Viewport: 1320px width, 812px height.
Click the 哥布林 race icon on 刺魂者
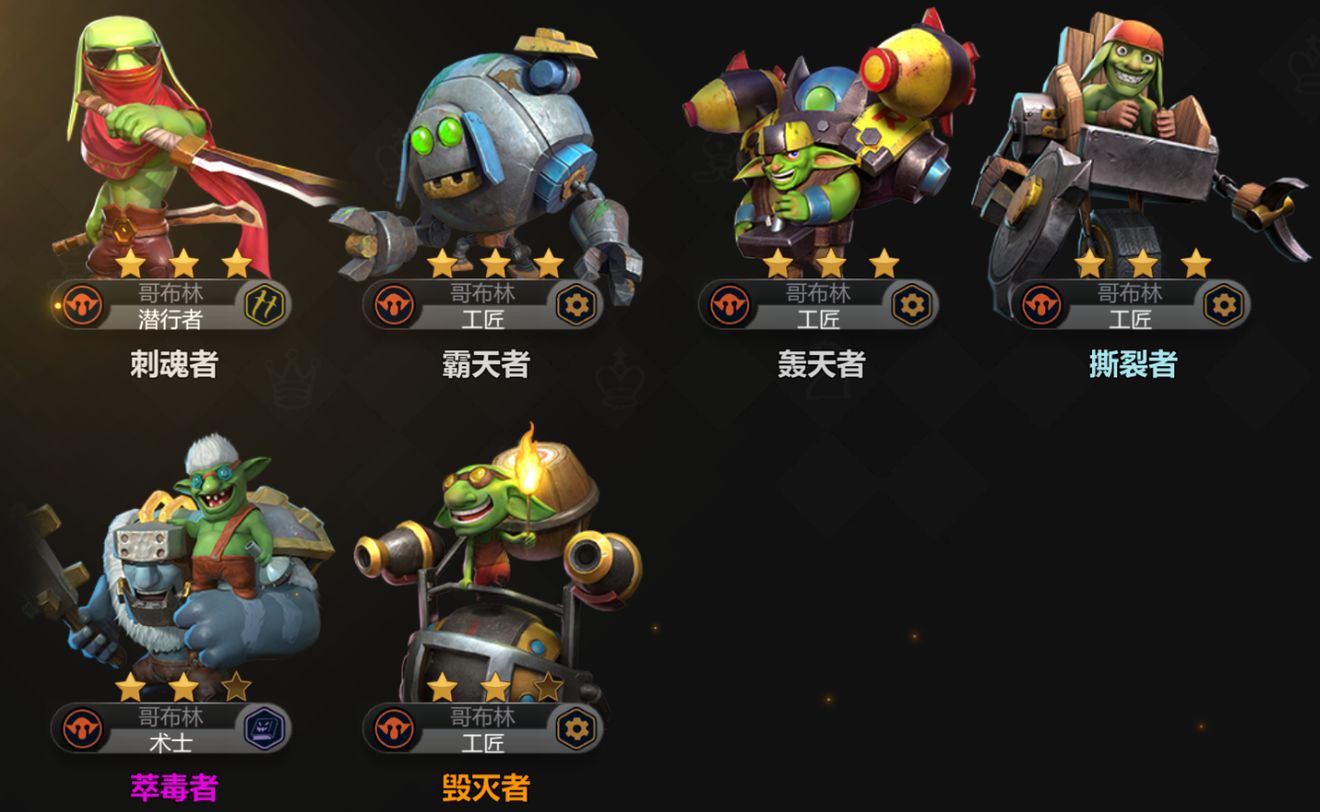pyautogui.click(x=82, y=305)
